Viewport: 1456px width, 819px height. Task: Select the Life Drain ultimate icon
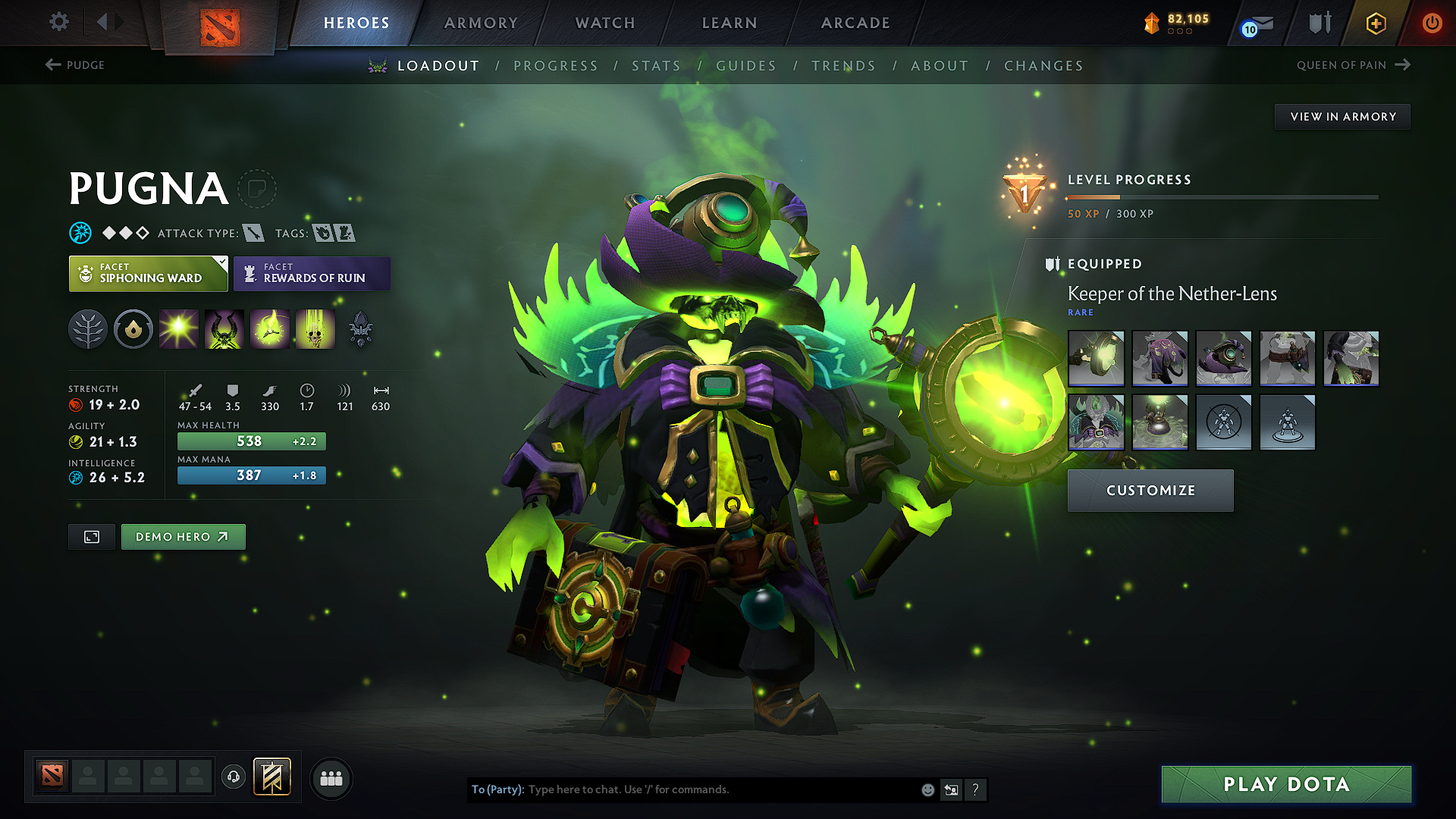click(315, 328)
